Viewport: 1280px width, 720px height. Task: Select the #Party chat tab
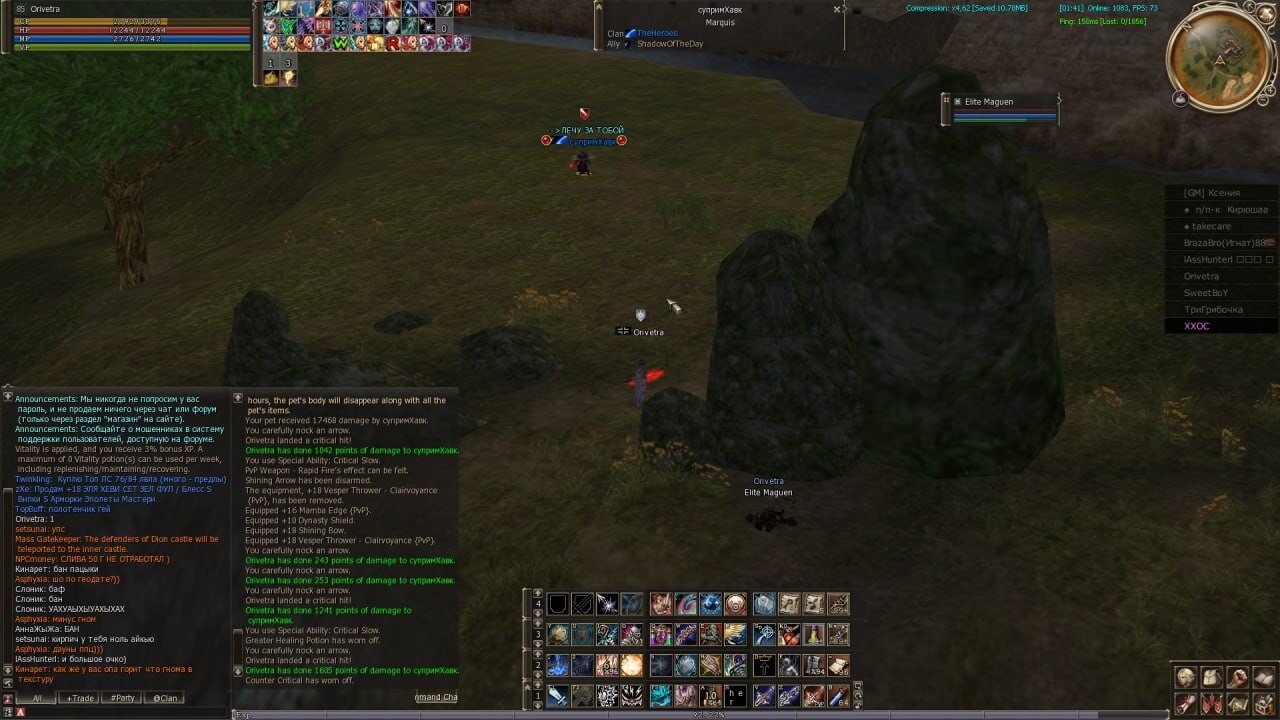click(122, 698)
